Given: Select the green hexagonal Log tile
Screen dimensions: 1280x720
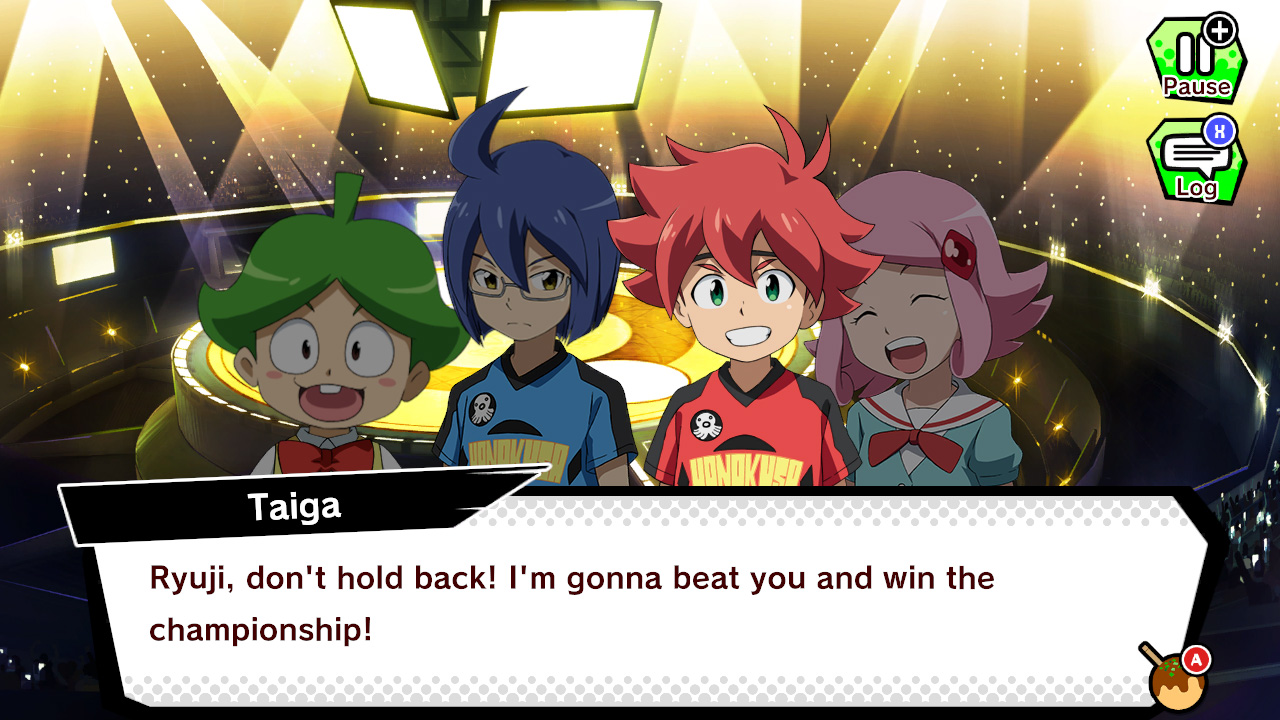Looking at the screenshot, I should click(x=1196, y=162).
